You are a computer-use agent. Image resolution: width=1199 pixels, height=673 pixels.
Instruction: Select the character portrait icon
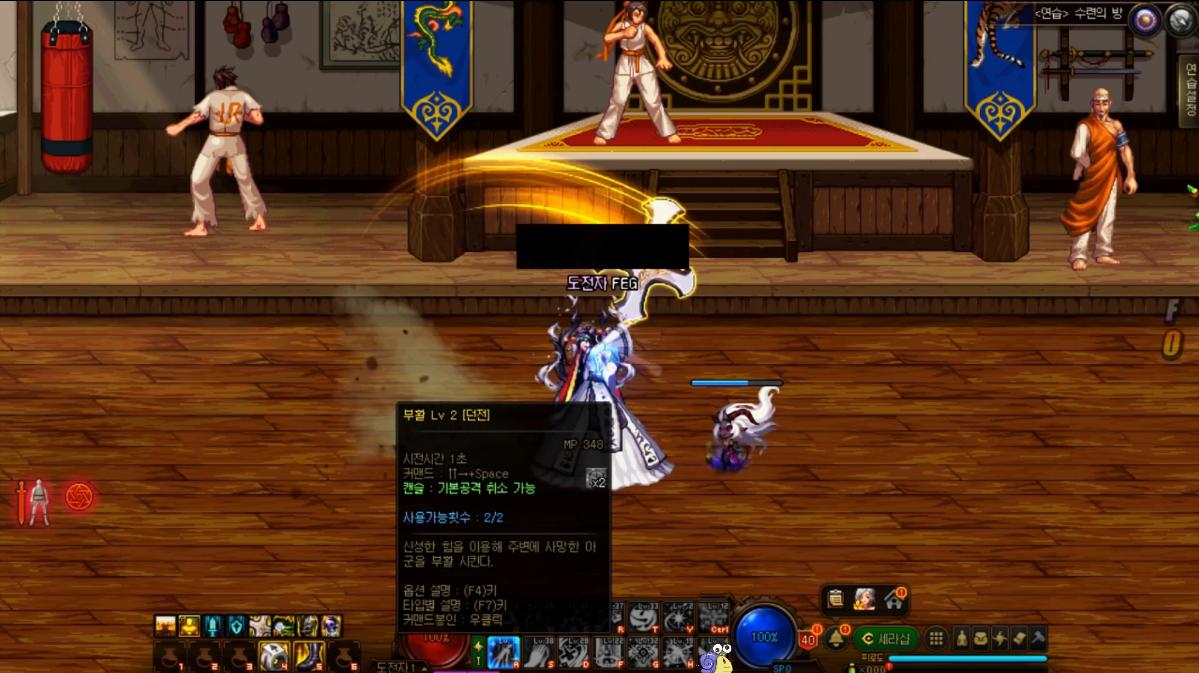click(x=864, y=599)
